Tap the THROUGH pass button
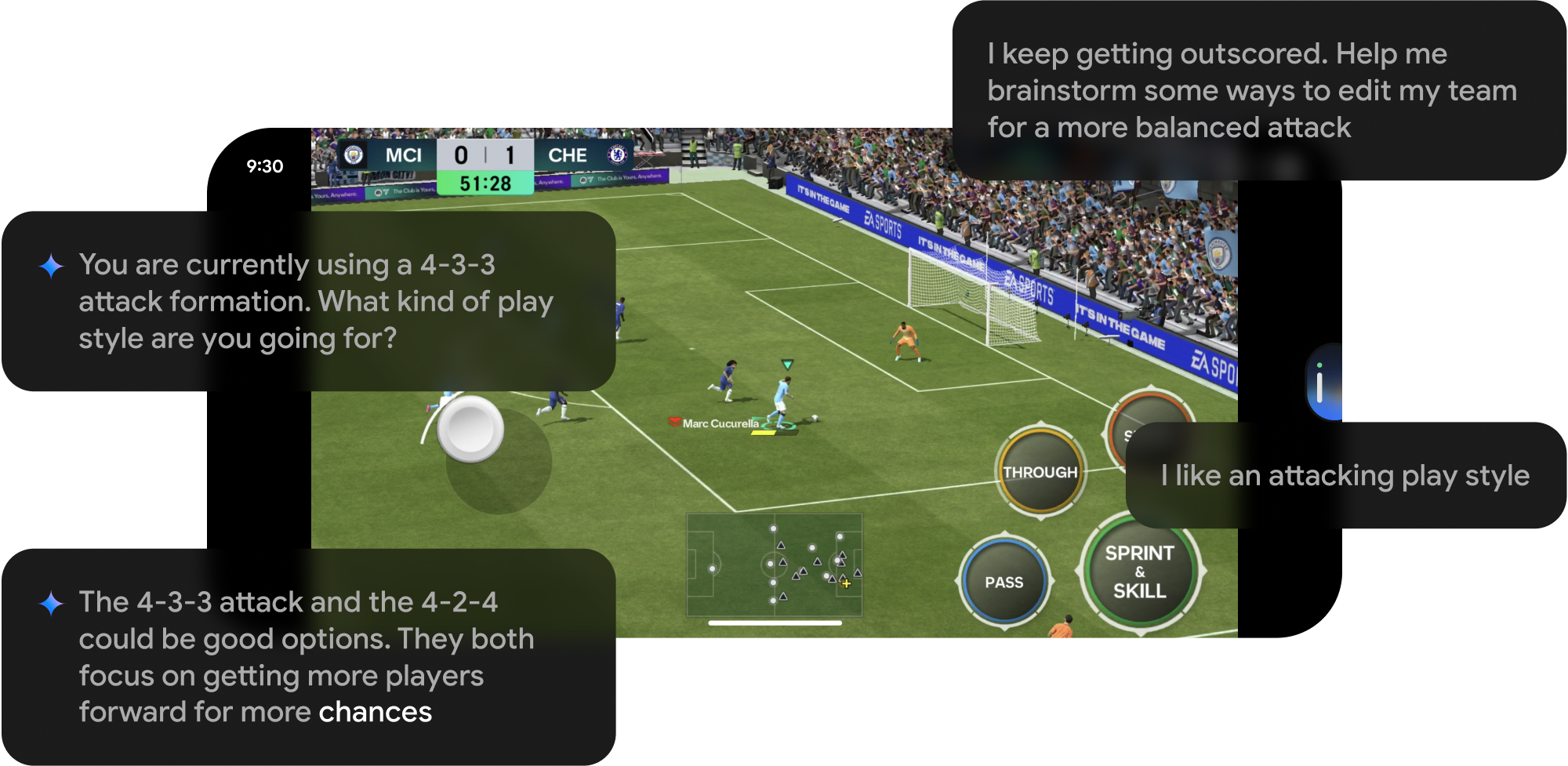 [x=1040, y=471]
